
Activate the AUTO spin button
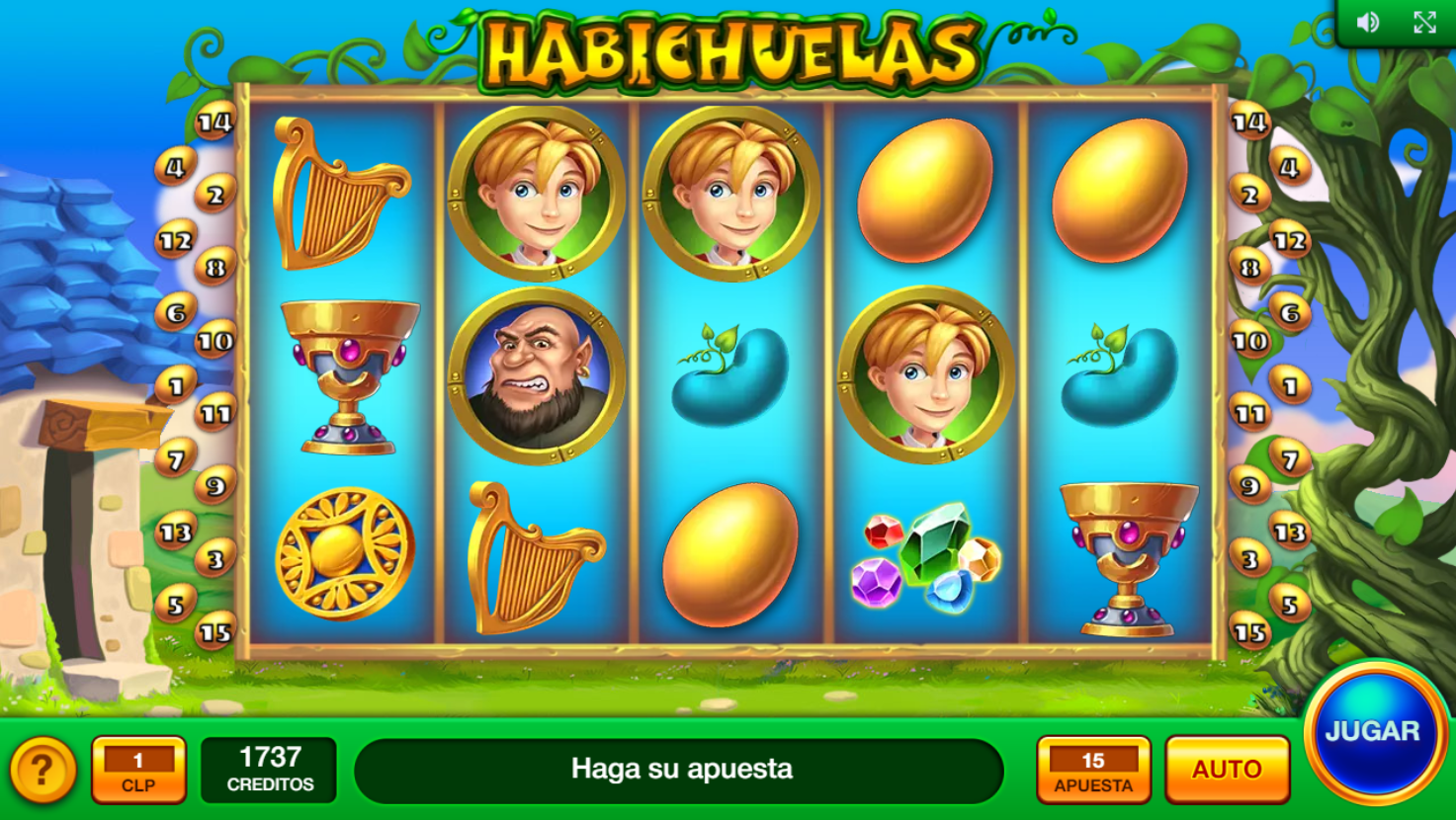[x=1227, y=769]
